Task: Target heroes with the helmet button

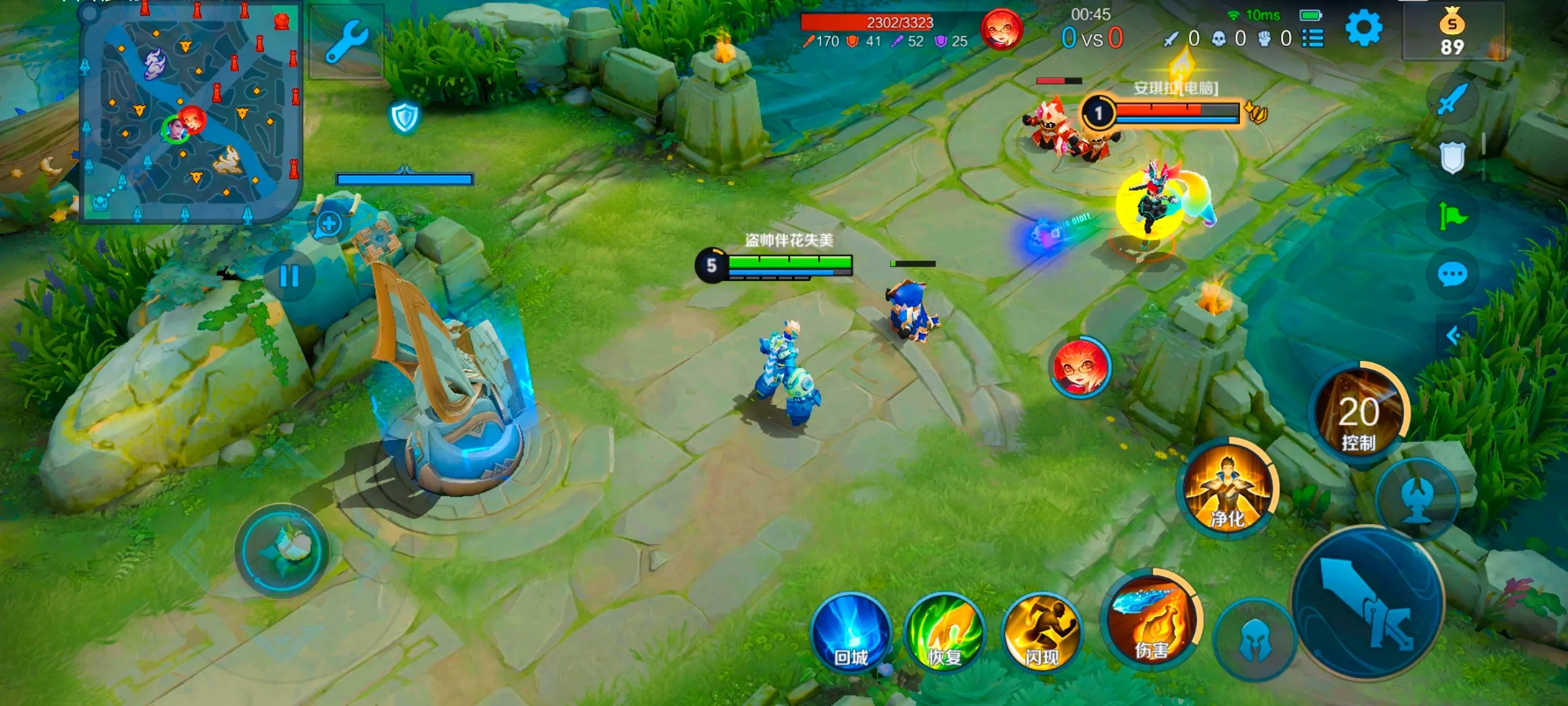Action: pyautogui.click(x=1254, y=639)
